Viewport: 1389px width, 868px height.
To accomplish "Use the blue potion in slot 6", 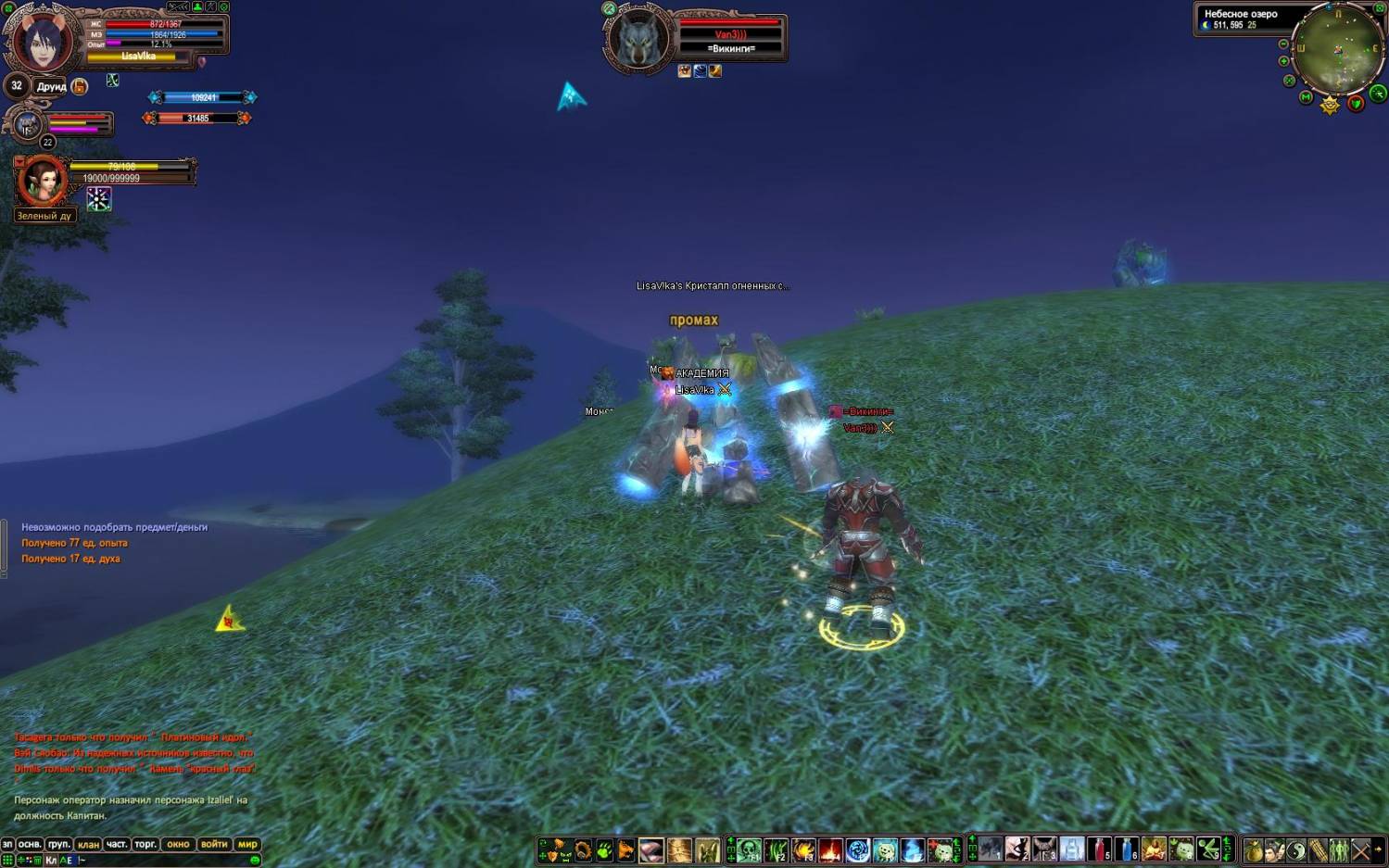I will point(1126,849).
